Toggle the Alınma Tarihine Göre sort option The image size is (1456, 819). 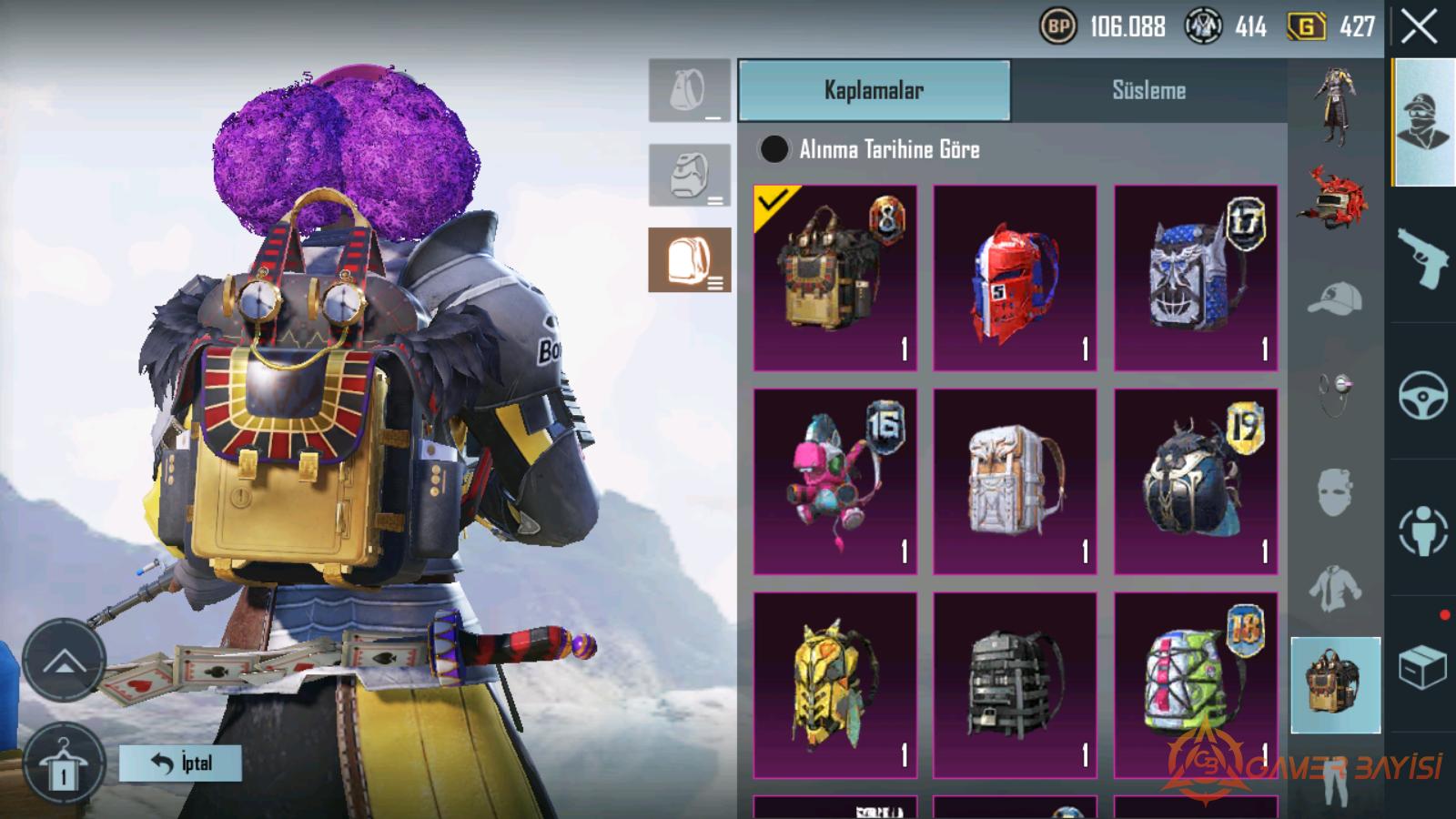pyautogui.click(x=774, y=149)
